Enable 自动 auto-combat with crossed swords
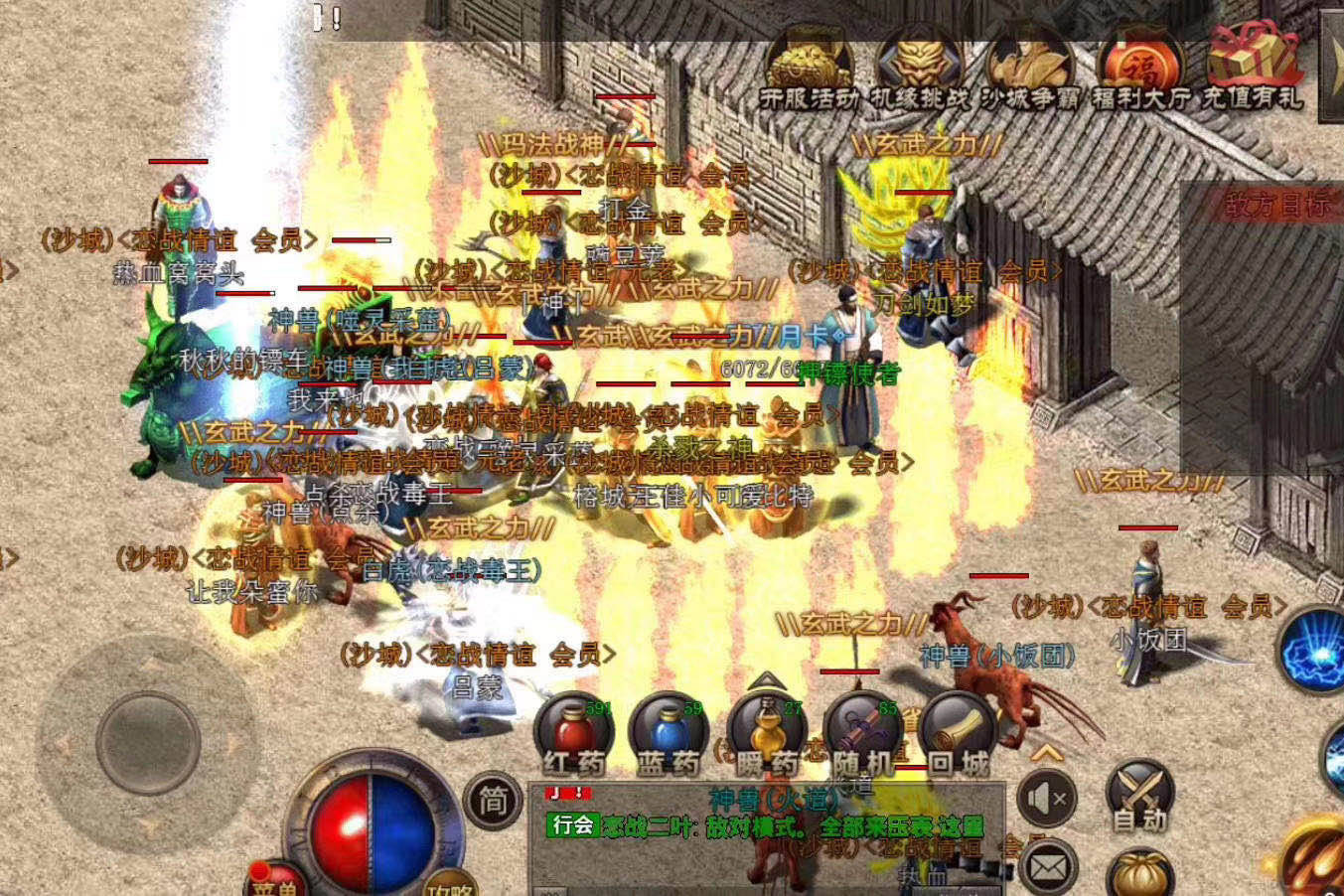The width and height of the screenshot is (1344, 896). (x=1139, y=797)
